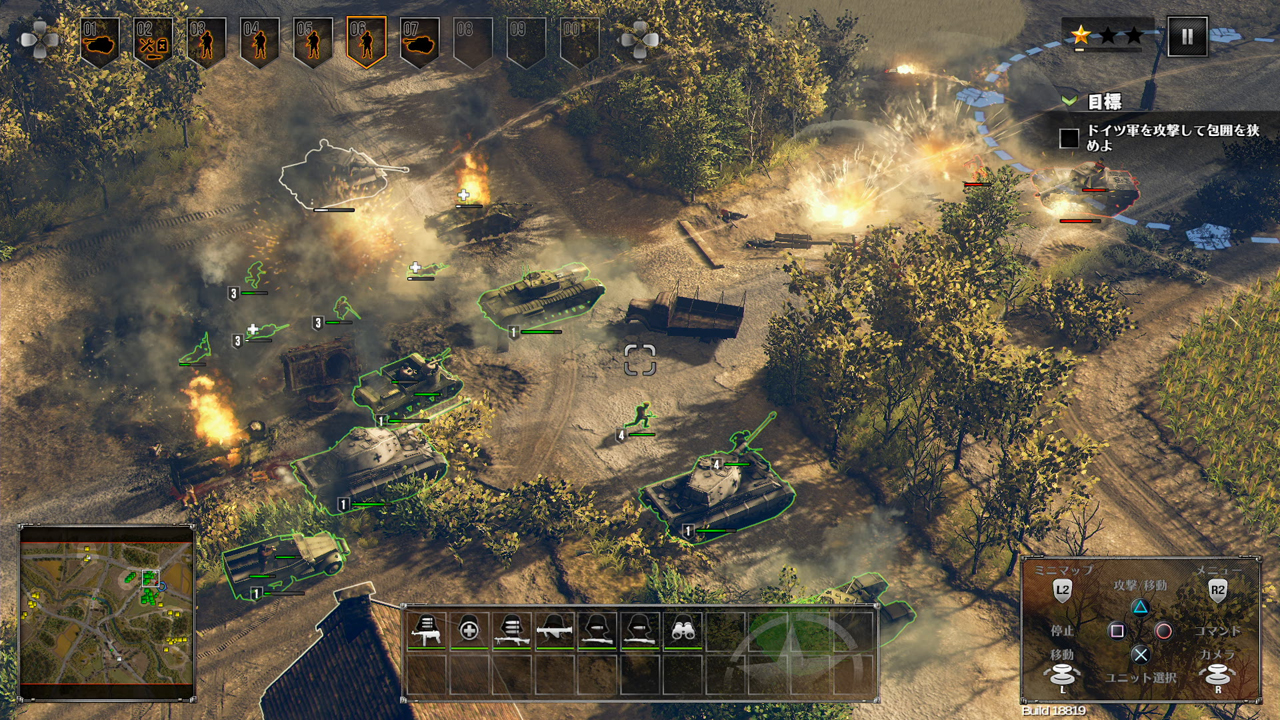Select control group 02 repair badge

pyautogui.click(x=153, y=42)
